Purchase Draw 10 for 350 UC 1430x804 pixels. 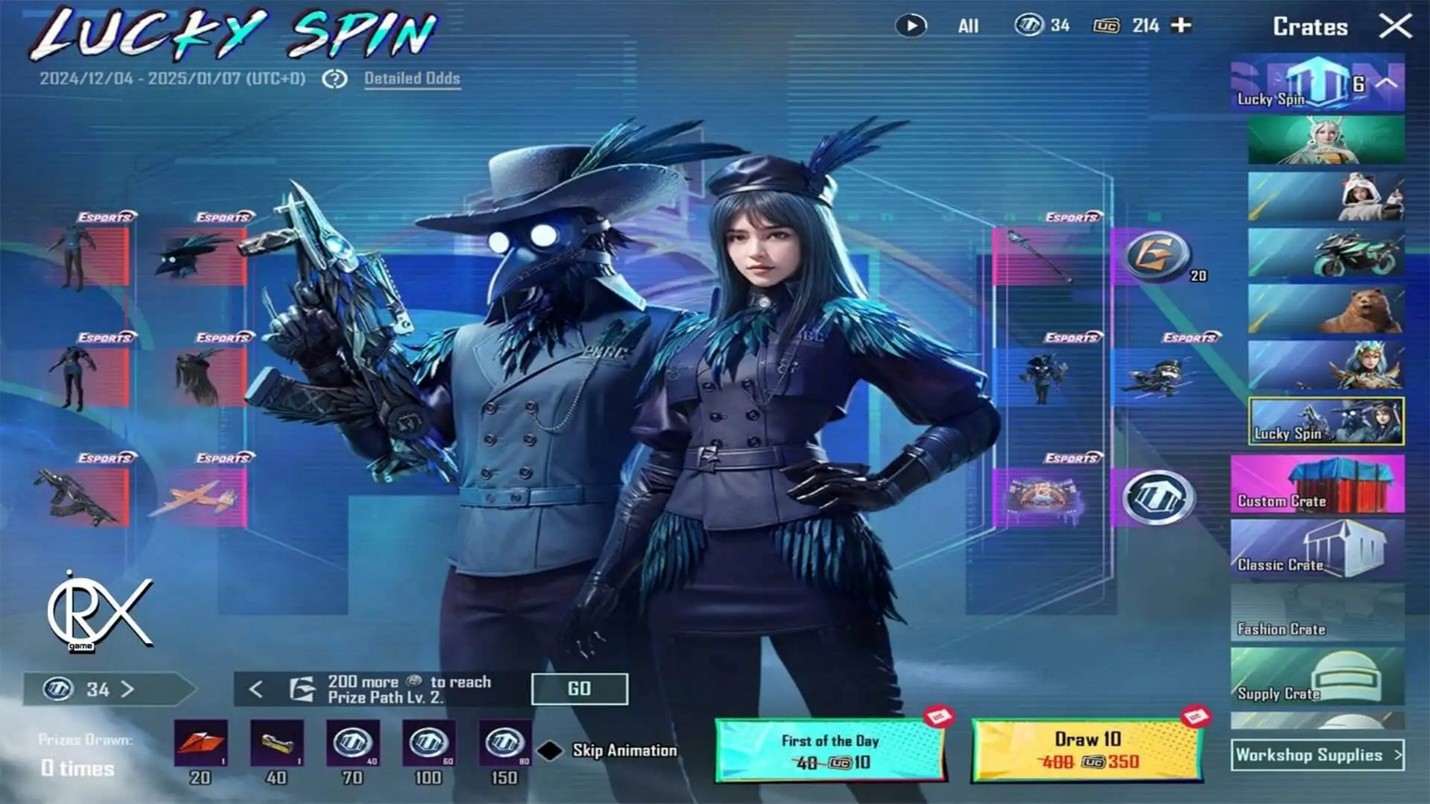click(x=1087, y=750)
